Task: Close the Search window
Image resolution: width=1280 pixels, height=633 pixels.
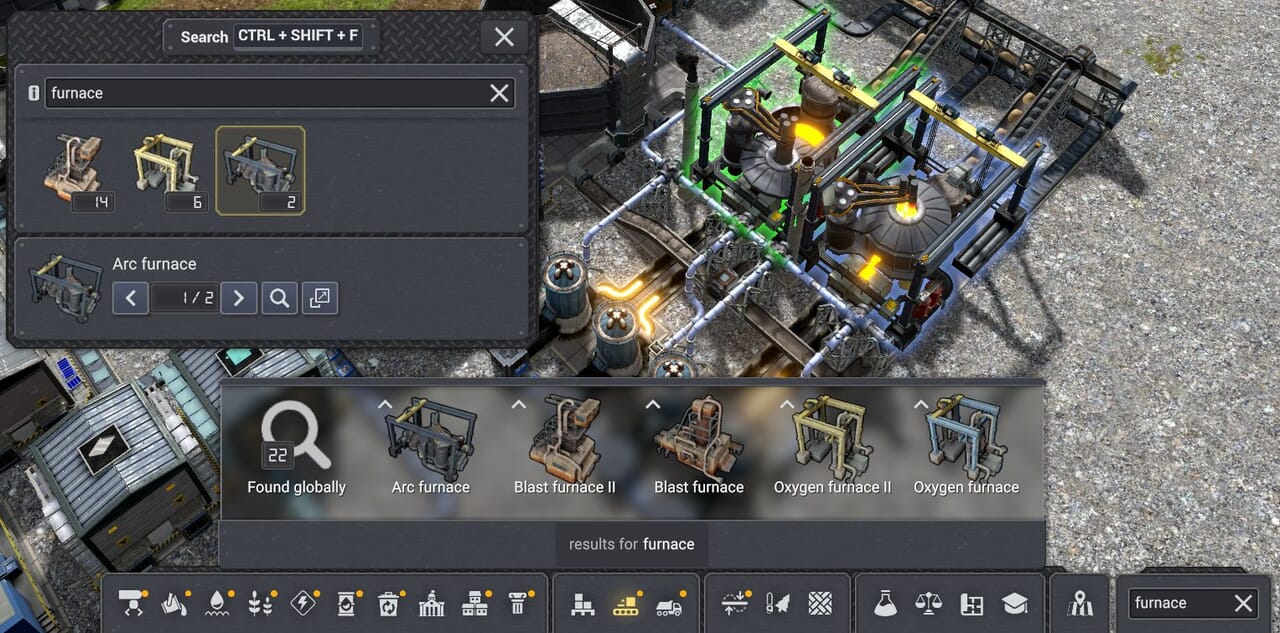Action: pyautogui.click(x=504, y=37)
